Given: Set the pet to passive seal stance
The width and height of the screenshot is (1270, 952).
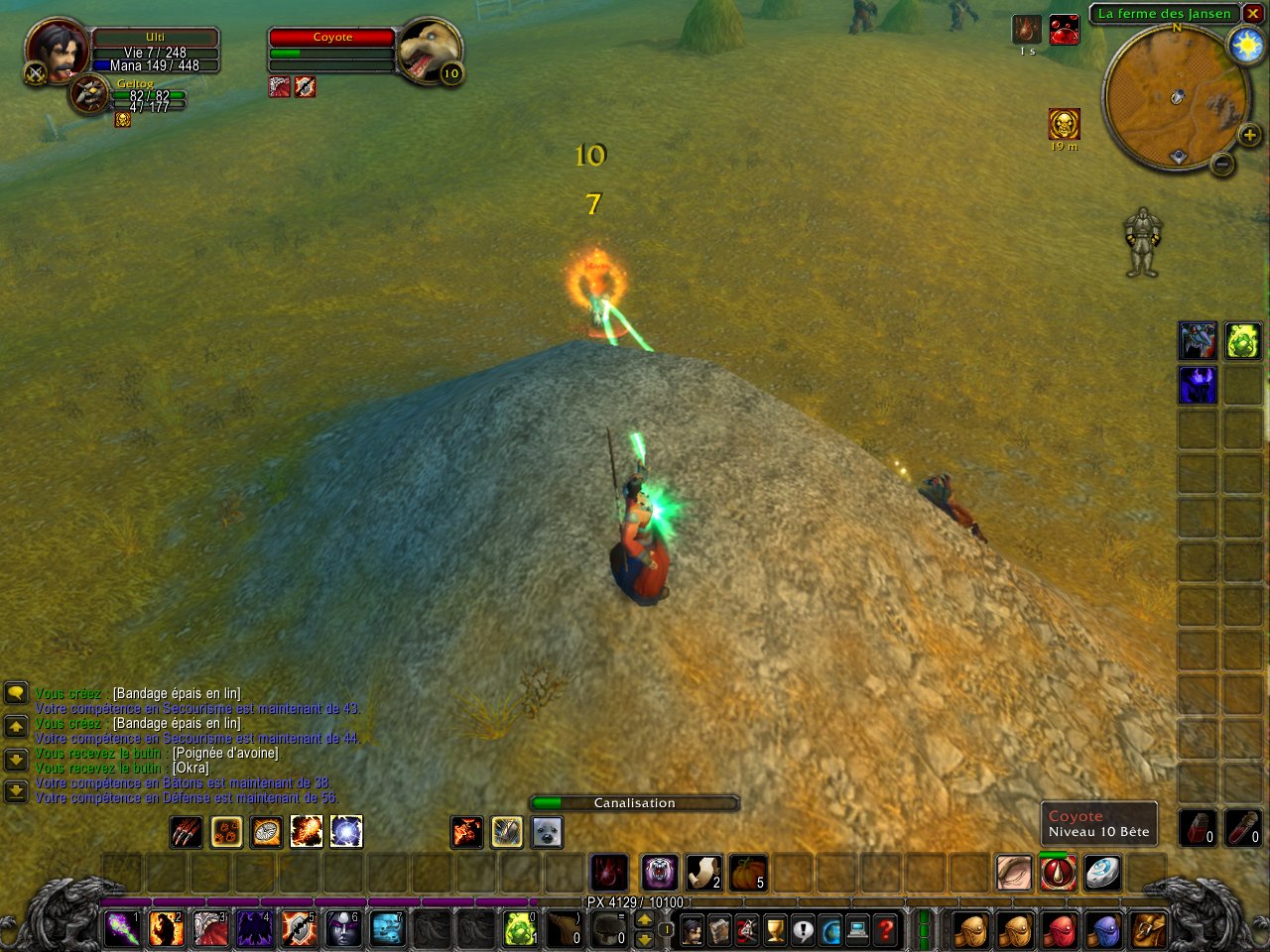Looking at the screenshot, I should pyautogui.click(x=547, y=832).
